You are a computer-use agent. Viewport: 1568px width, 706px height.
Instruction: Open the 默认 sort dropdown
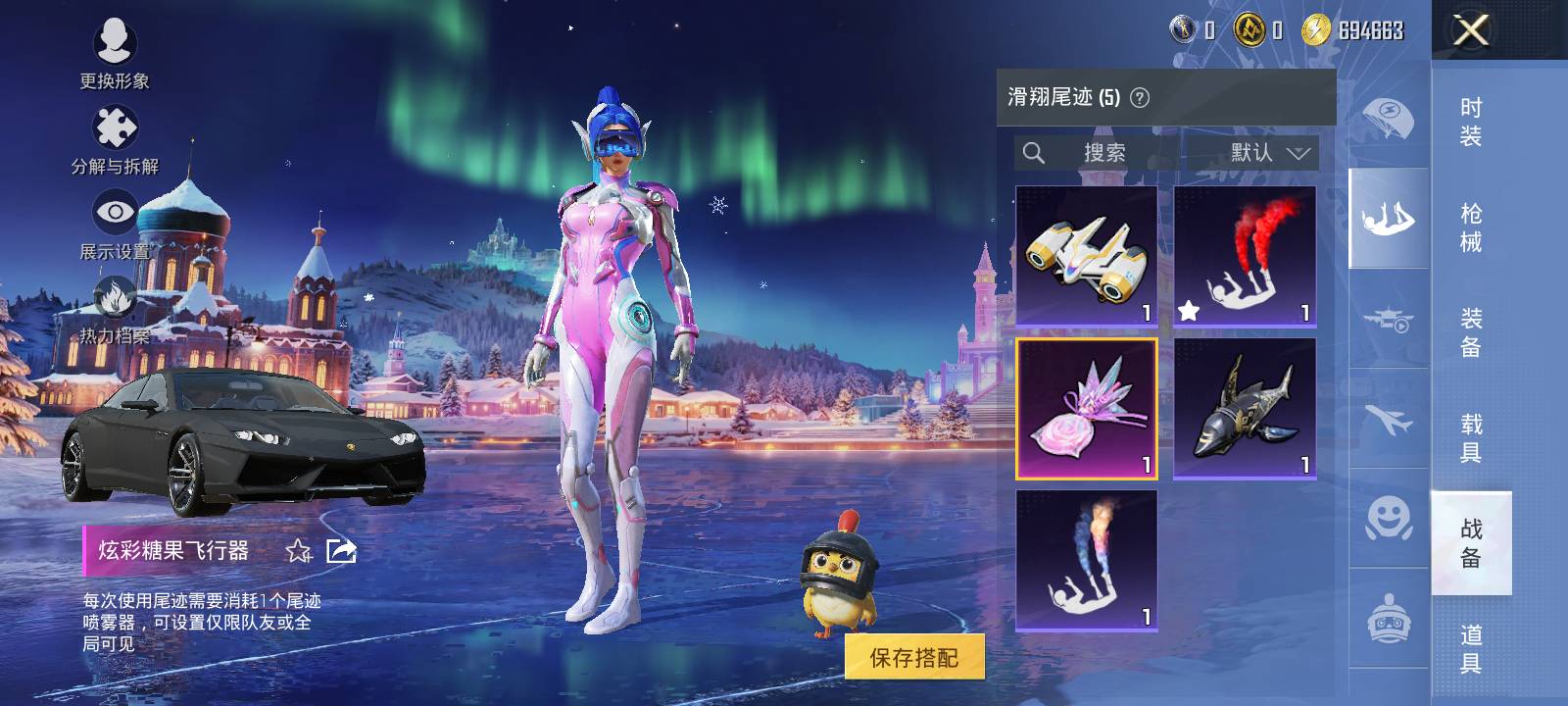point(1269,153)
